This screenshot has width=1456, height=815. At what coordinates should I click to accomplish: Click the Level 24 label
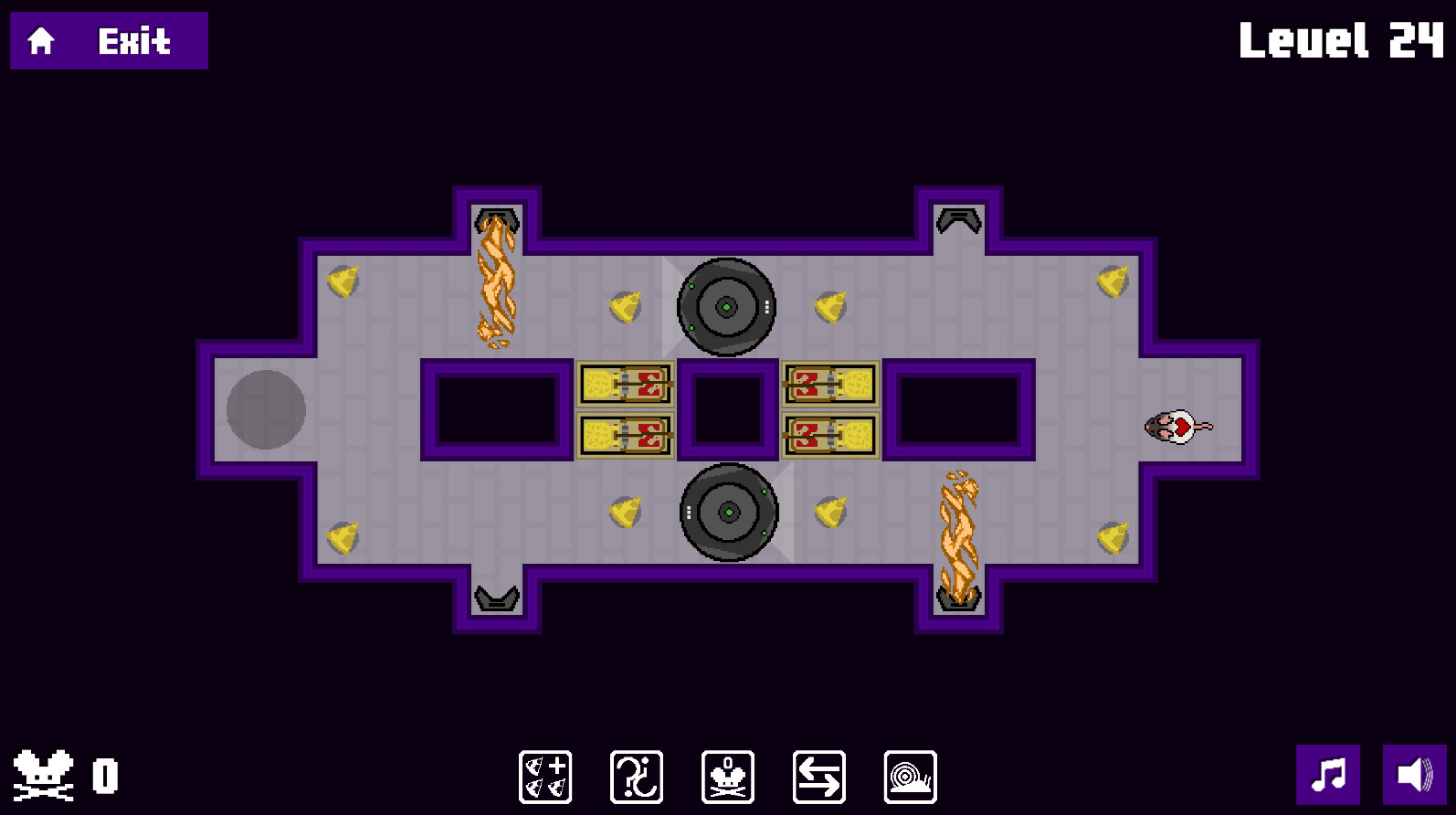click(x=1341, y=40)
